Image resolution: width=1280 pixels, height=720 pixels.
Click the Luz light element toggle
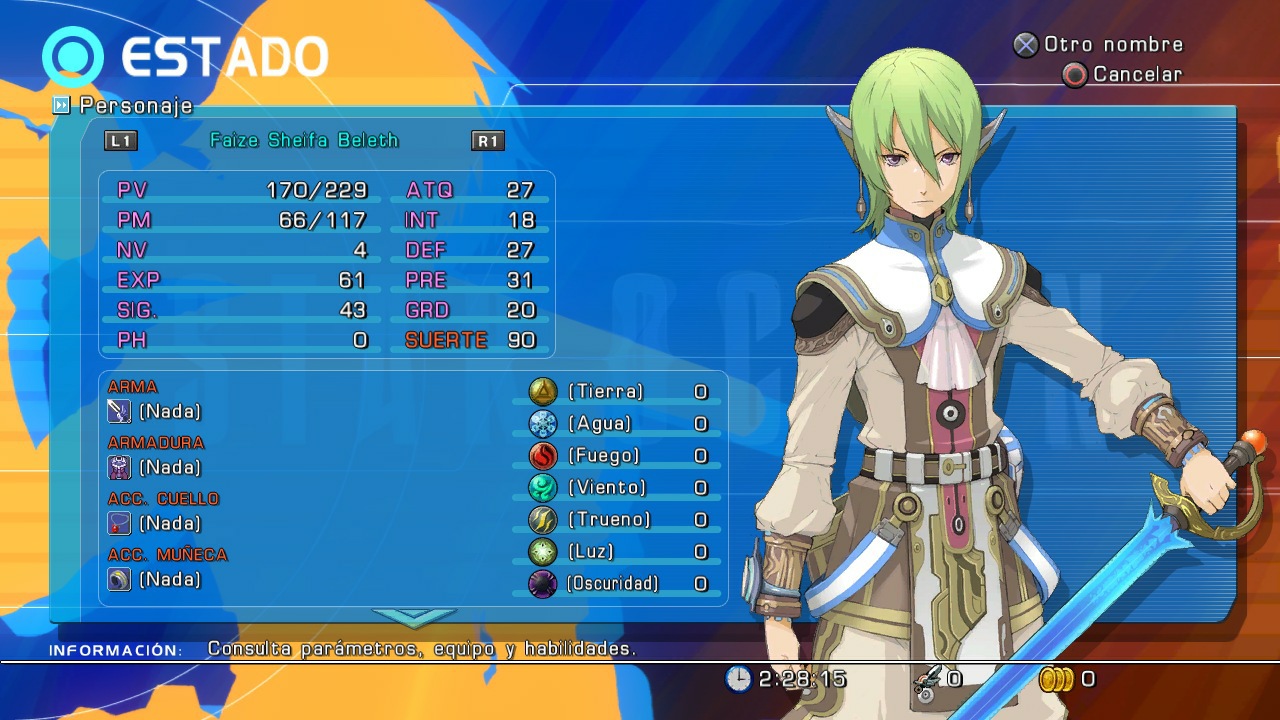[x=540, y=551]
